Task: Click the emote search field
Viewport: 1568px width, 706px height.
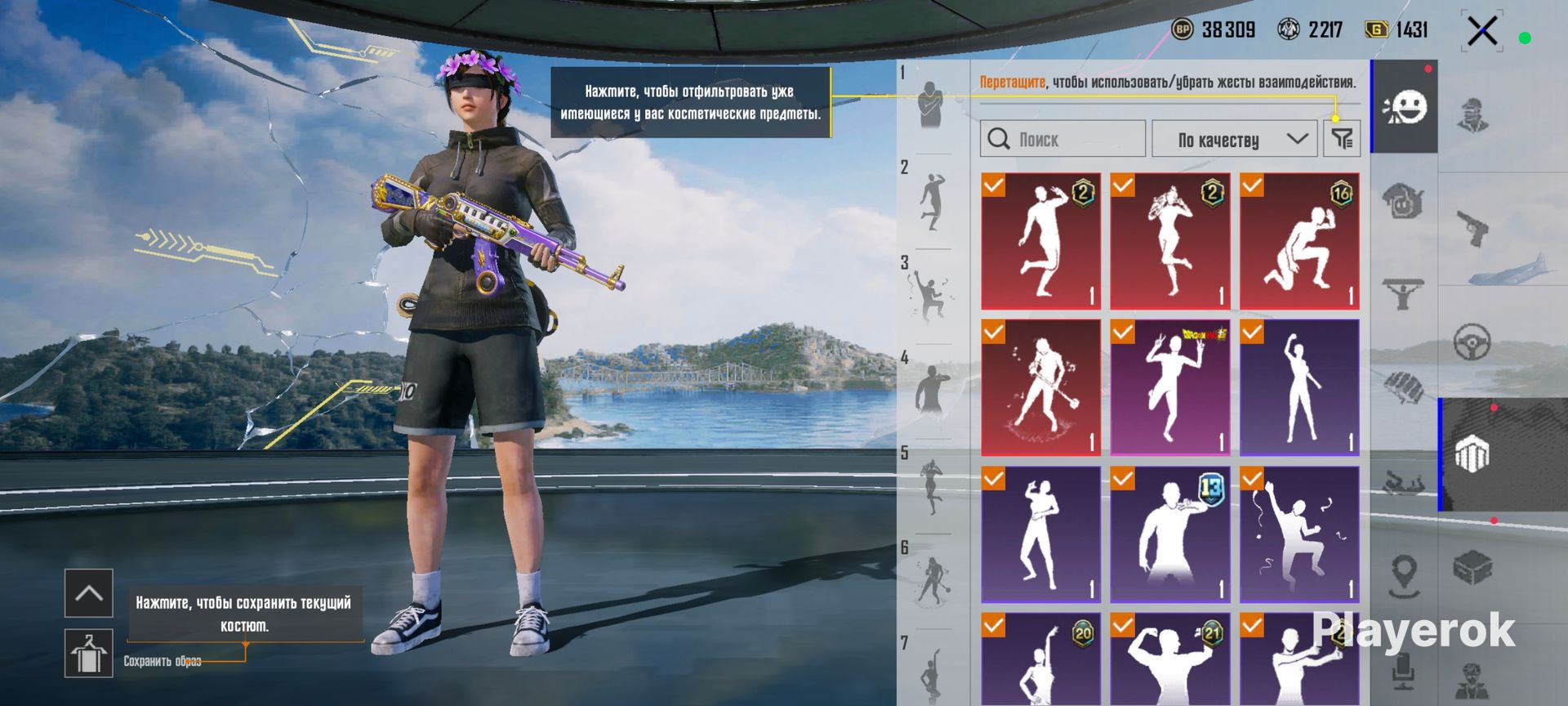Action: 1062,139
